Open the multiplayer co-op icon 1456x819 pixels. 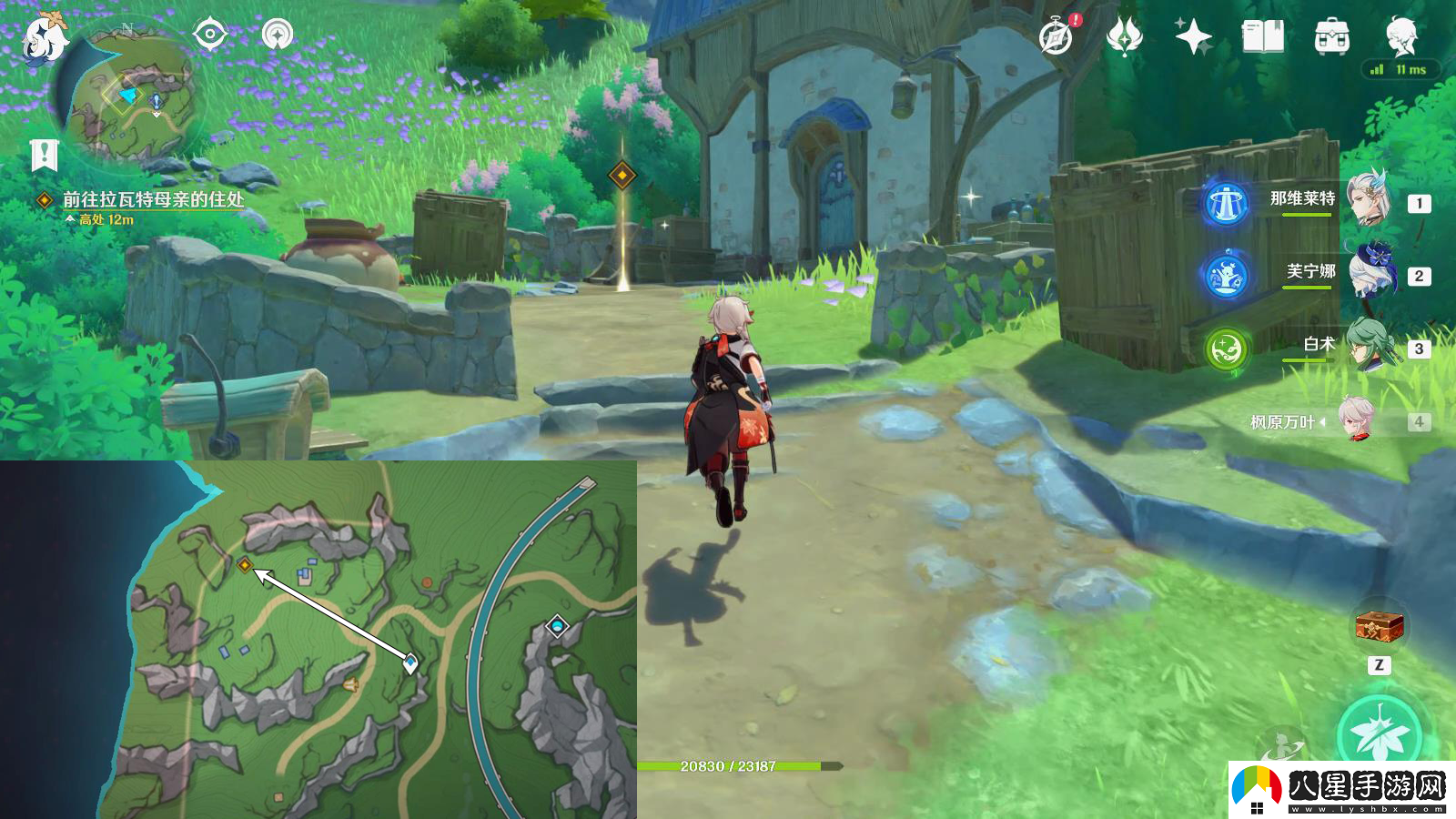point(278,35)
